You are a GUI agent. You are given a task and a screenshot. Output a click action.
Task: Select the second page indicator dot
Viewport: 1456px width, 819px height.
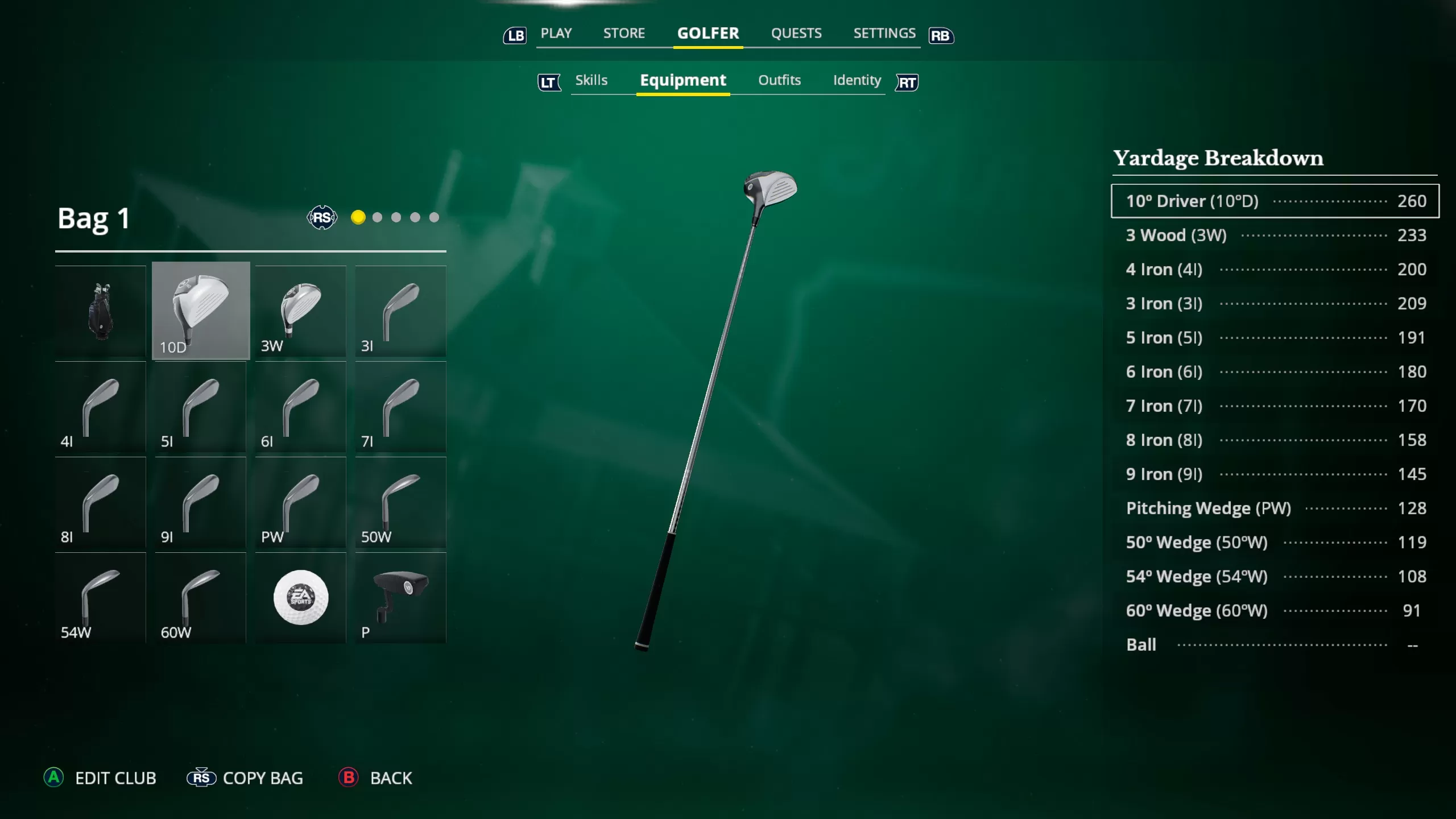tap(377, 217)
